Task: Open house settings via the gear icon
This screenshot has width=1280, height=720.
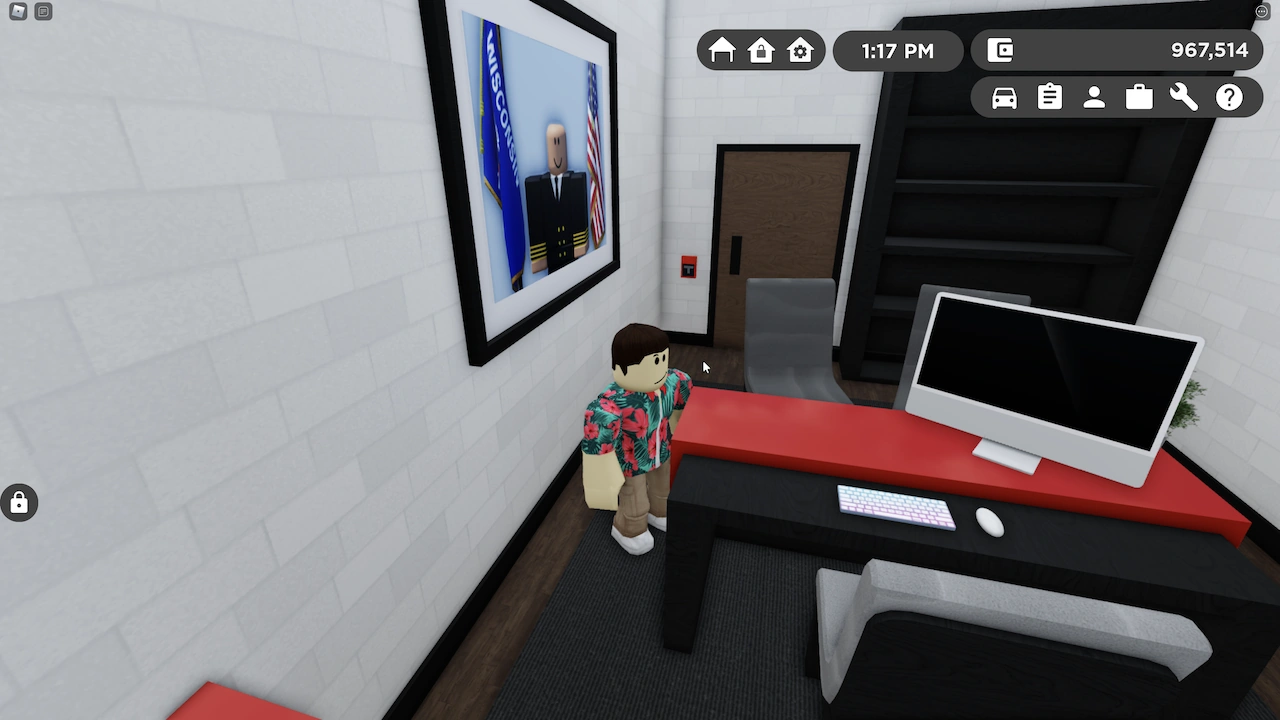Action: coord(799,50)
